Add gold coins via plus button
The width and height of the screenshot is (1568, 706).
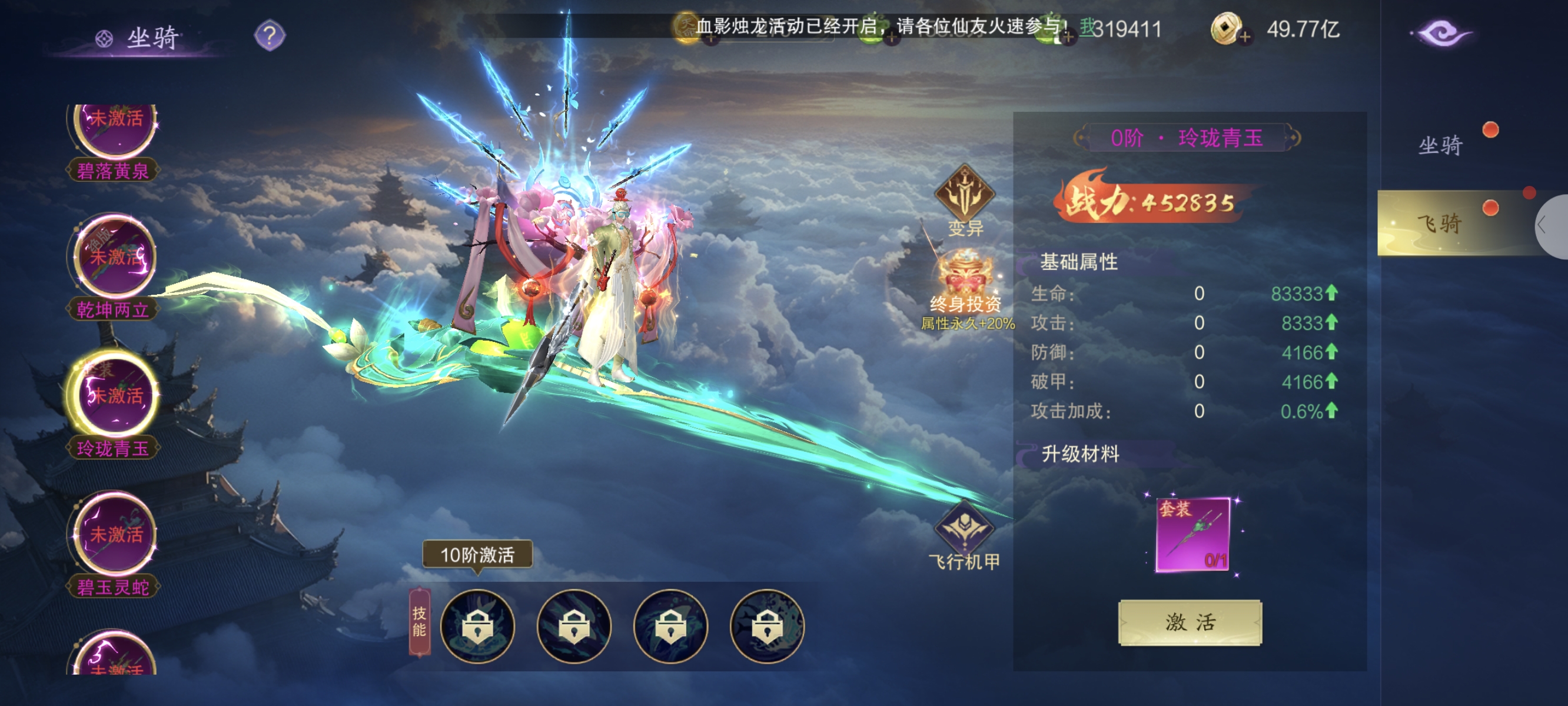click(1244, 36)
